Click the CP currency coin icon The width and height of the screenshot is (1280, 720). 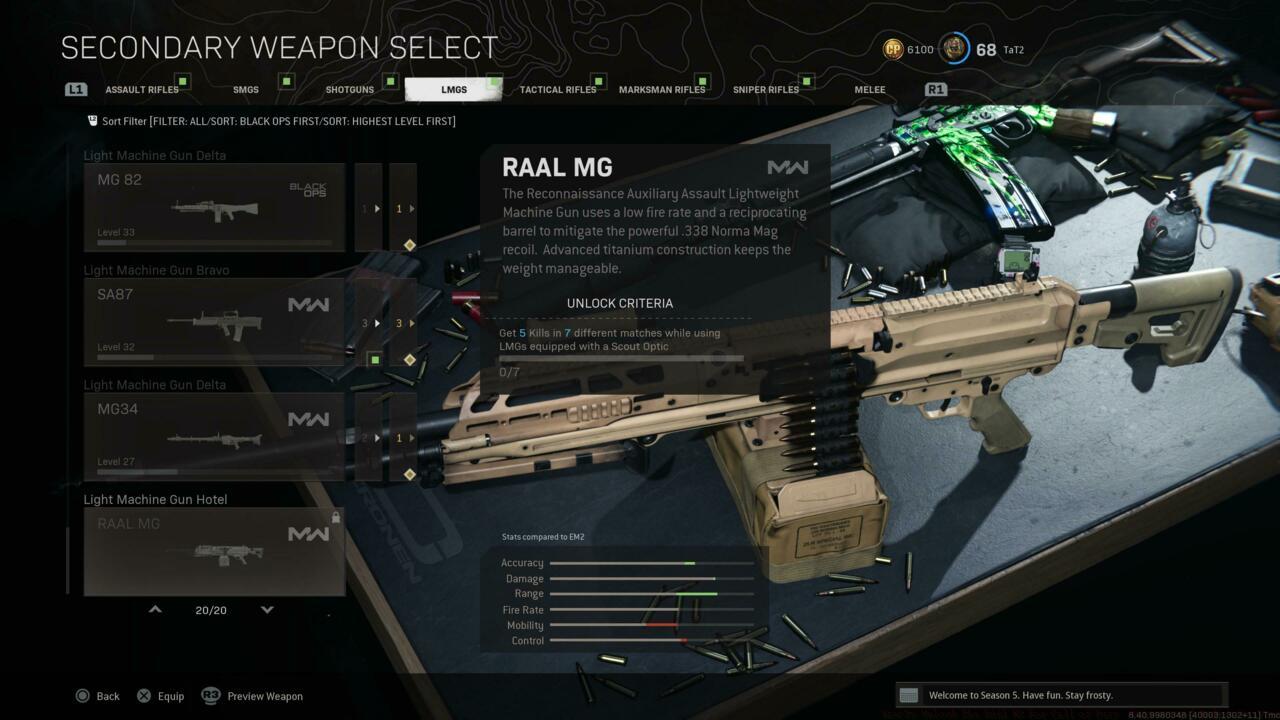tap(892, 49)
